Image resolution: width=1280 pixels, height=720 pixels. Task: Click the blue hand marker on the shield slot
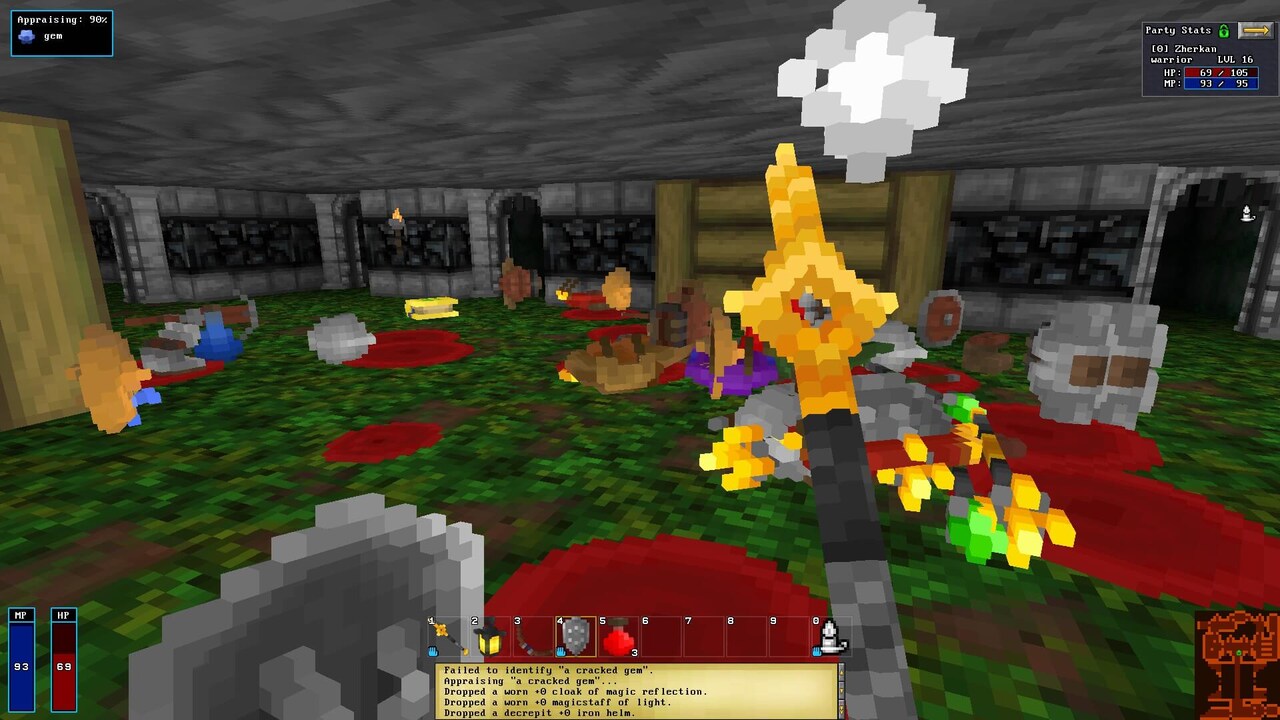(x=561, y=651)
